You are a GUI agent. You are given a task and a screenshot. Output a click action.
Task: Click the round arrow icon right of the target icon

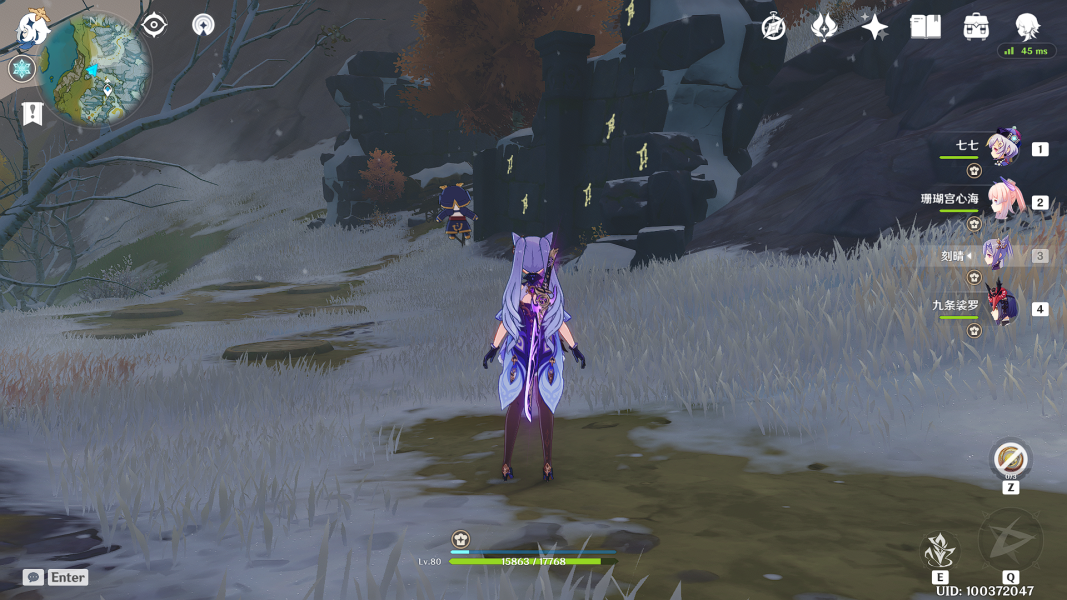[203, 25]
